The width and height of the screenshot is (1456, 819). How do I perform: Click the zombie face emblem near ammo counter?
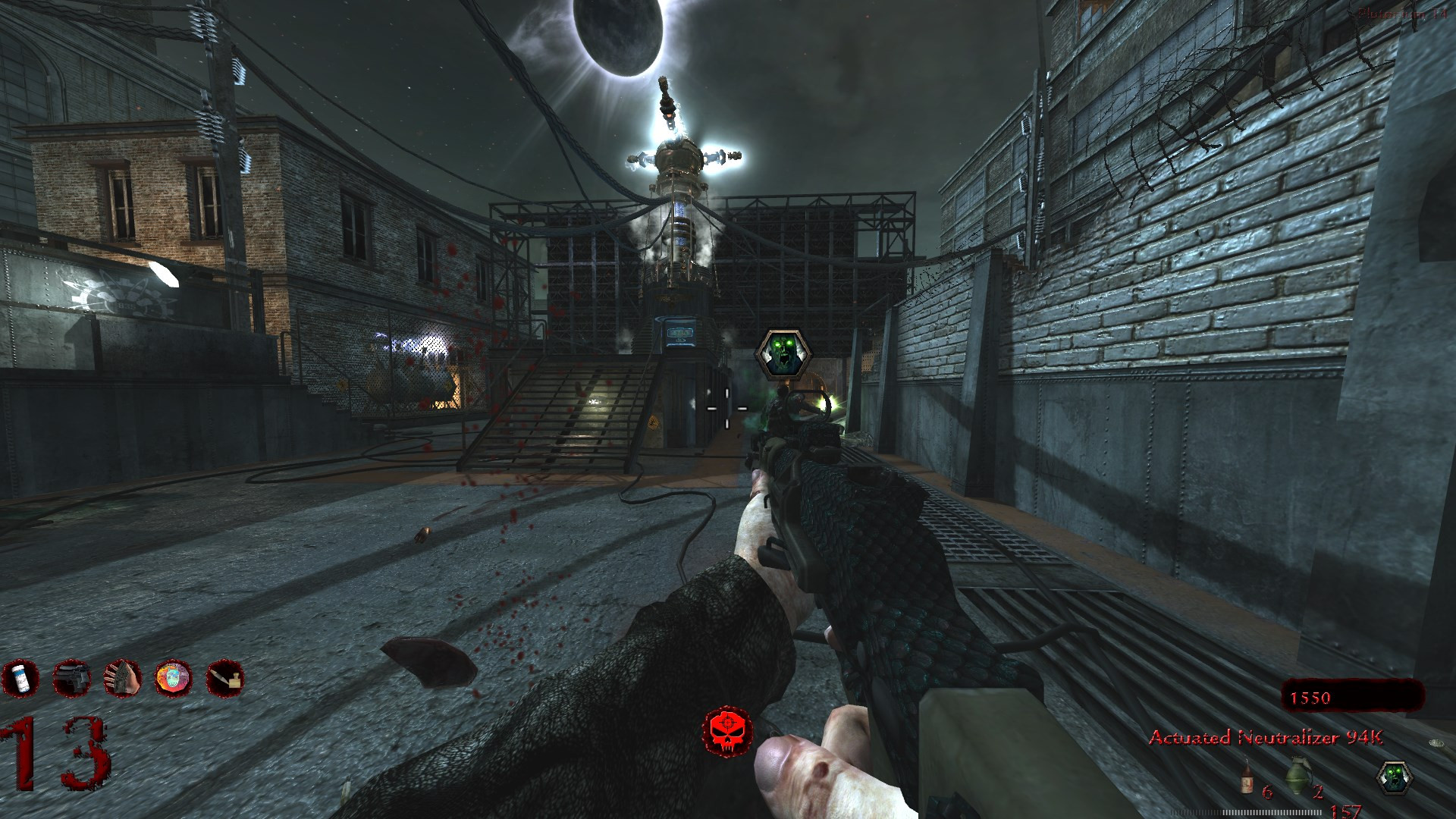(x=1394, y=779)
